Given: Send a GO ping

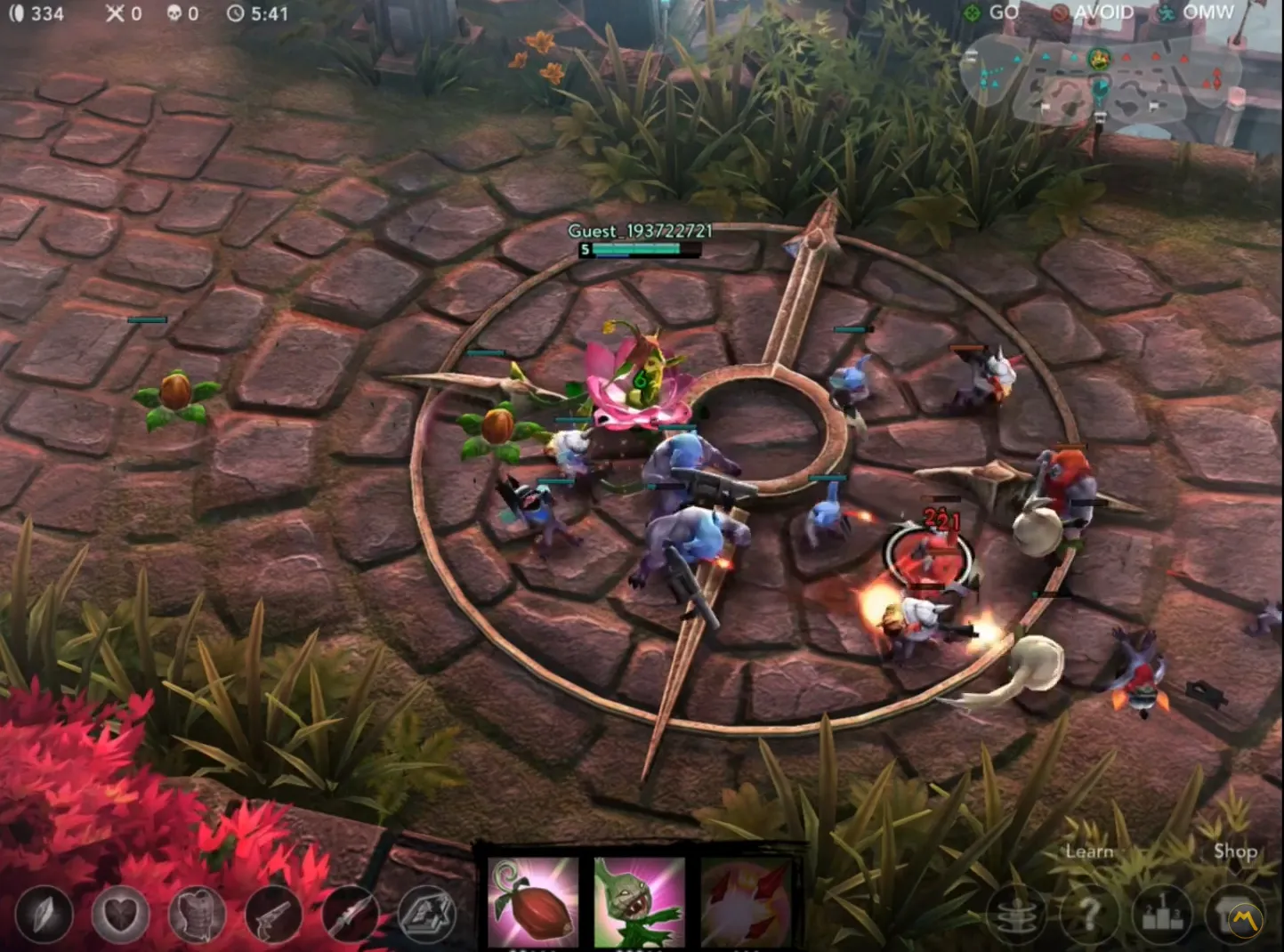Looking at the screenshot, I should (x=990, y=12).
